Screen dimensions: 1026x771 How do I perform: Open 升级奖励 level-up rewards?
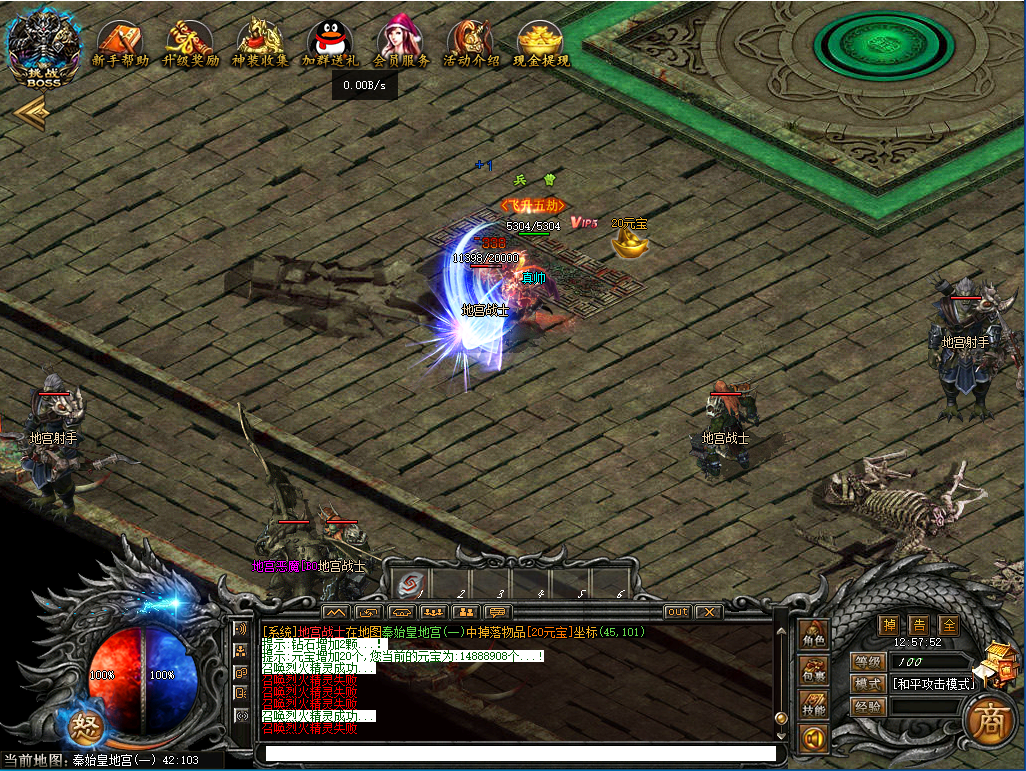pos(190,43)
